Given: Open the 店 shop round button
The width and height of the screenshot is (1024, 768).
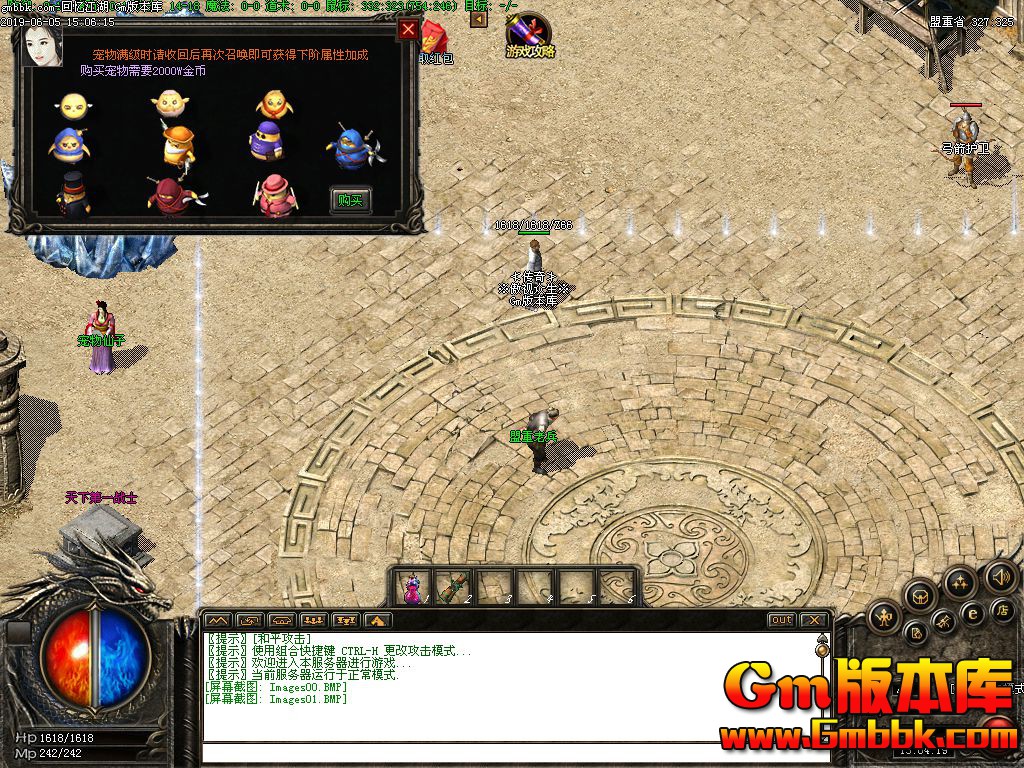Looking at the screenshot, I should pos(1001,609).
